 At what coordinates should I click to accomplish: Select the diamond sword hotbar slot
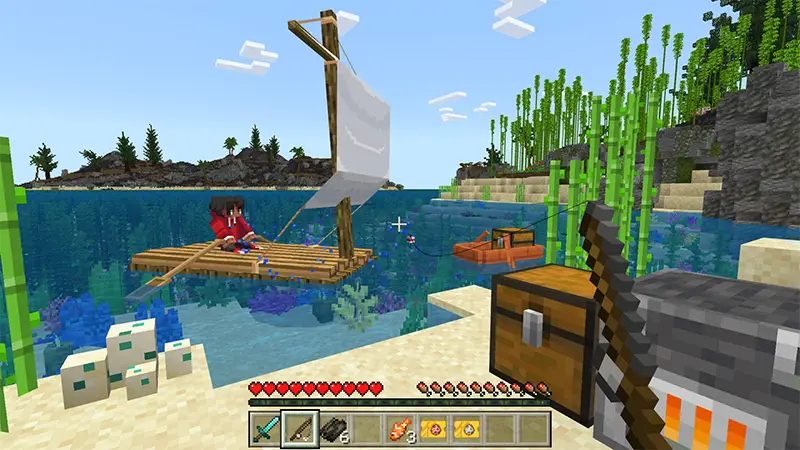[265, 430]
